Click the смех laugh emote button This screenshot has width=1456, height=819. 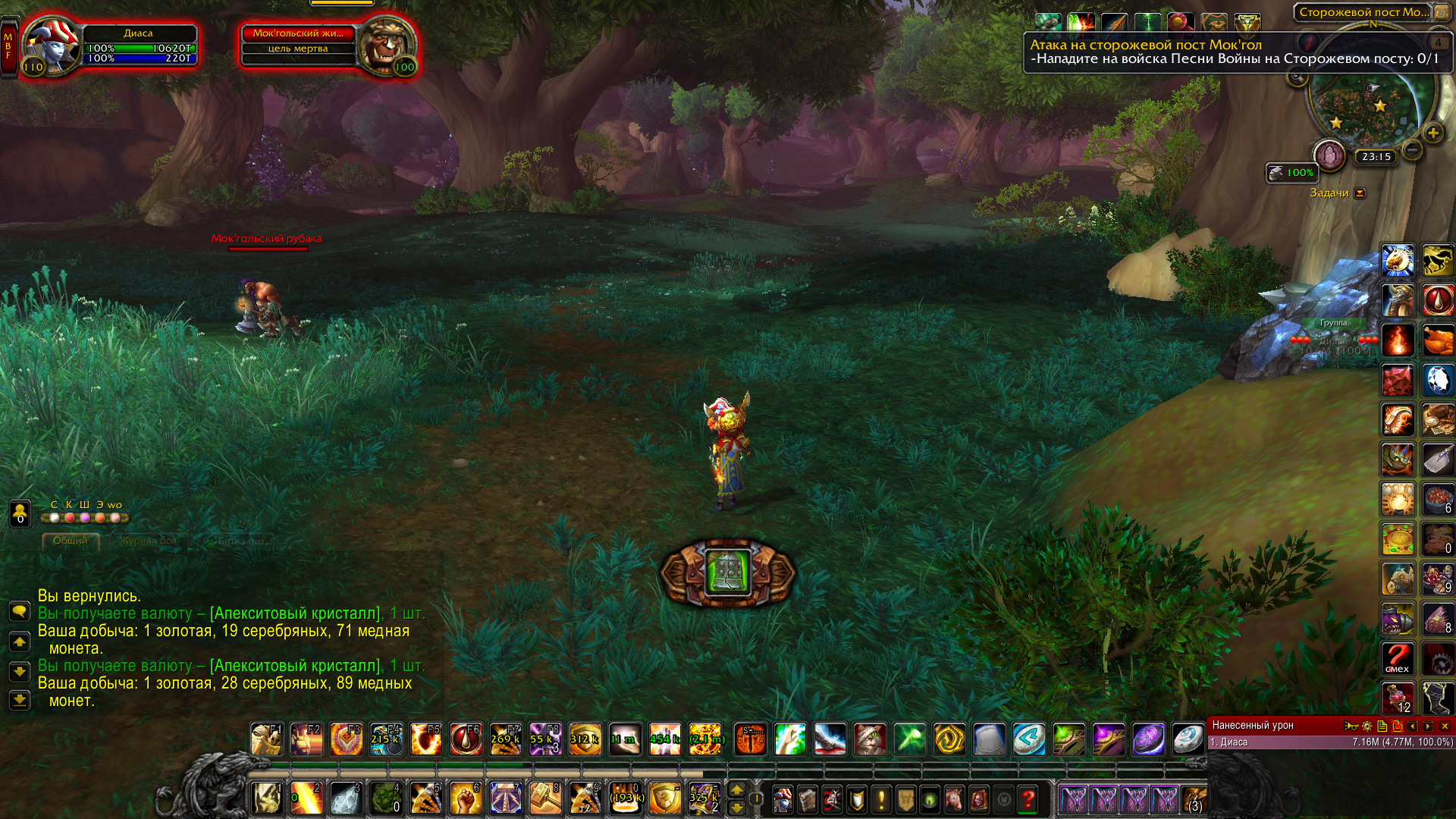(1397, 658)
